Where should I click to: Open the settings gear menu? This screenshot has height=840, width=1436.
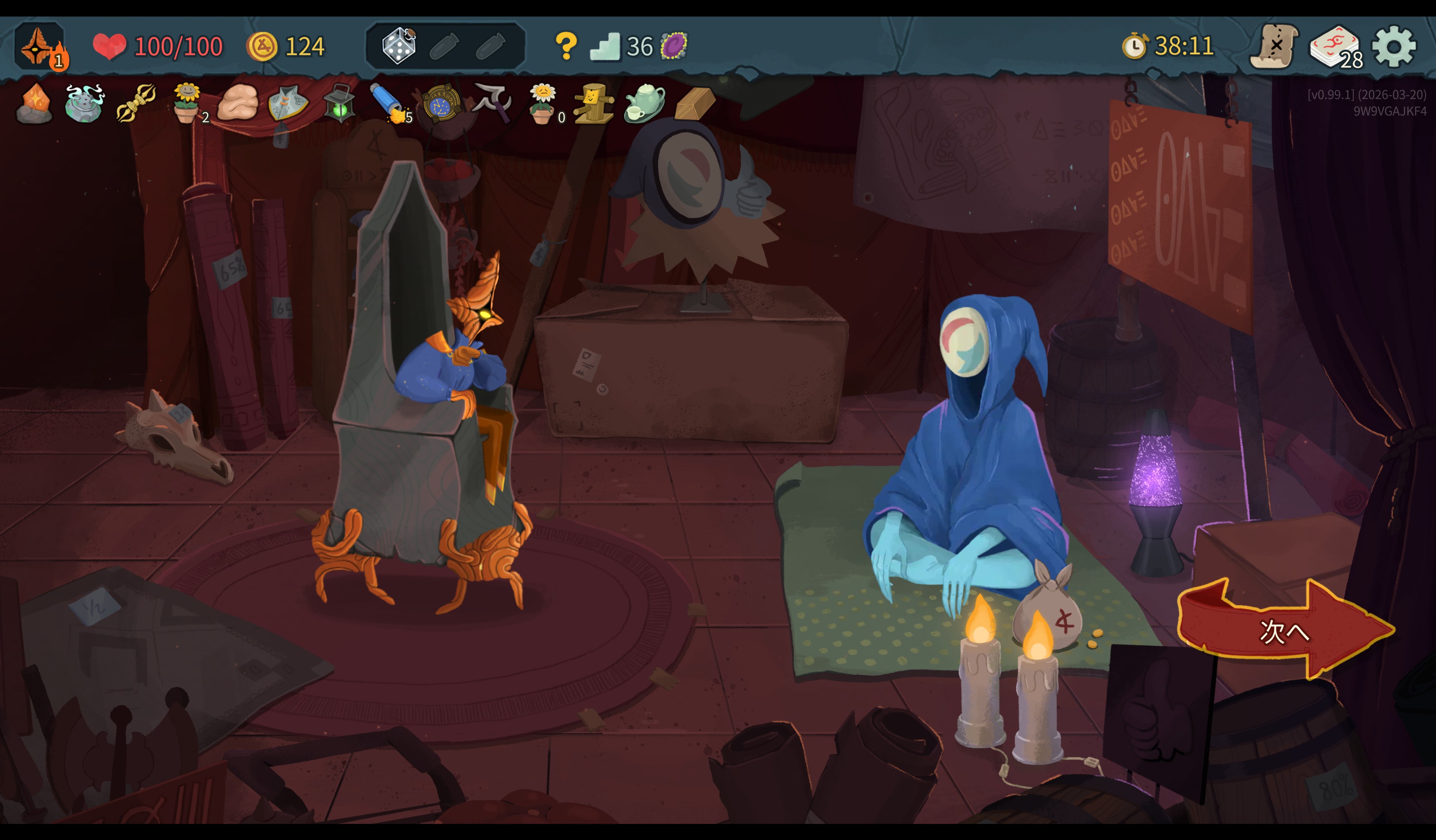tap(1393, 47)
